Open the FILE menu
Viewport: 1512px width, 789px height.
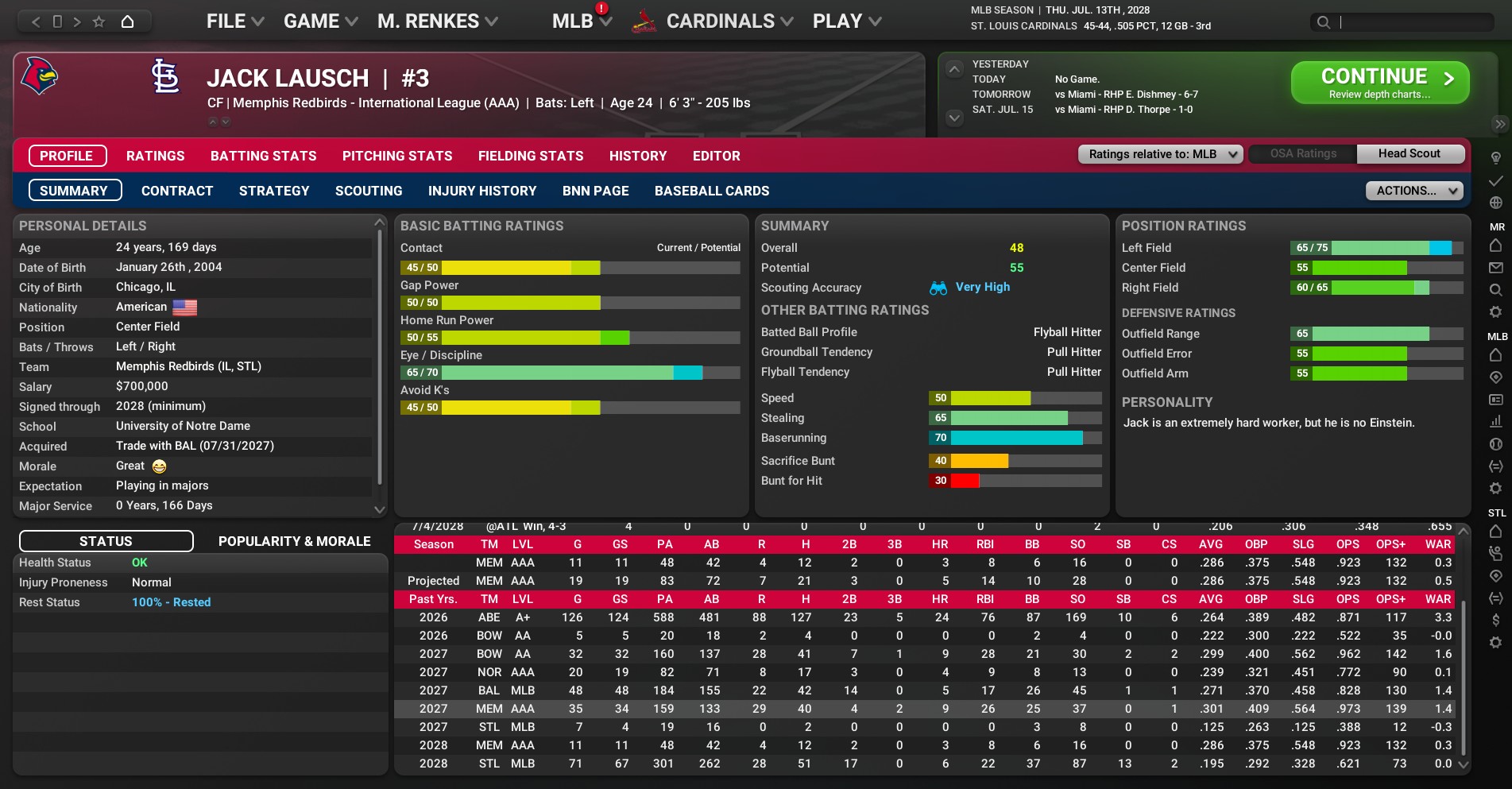click(x=234, y=21)
